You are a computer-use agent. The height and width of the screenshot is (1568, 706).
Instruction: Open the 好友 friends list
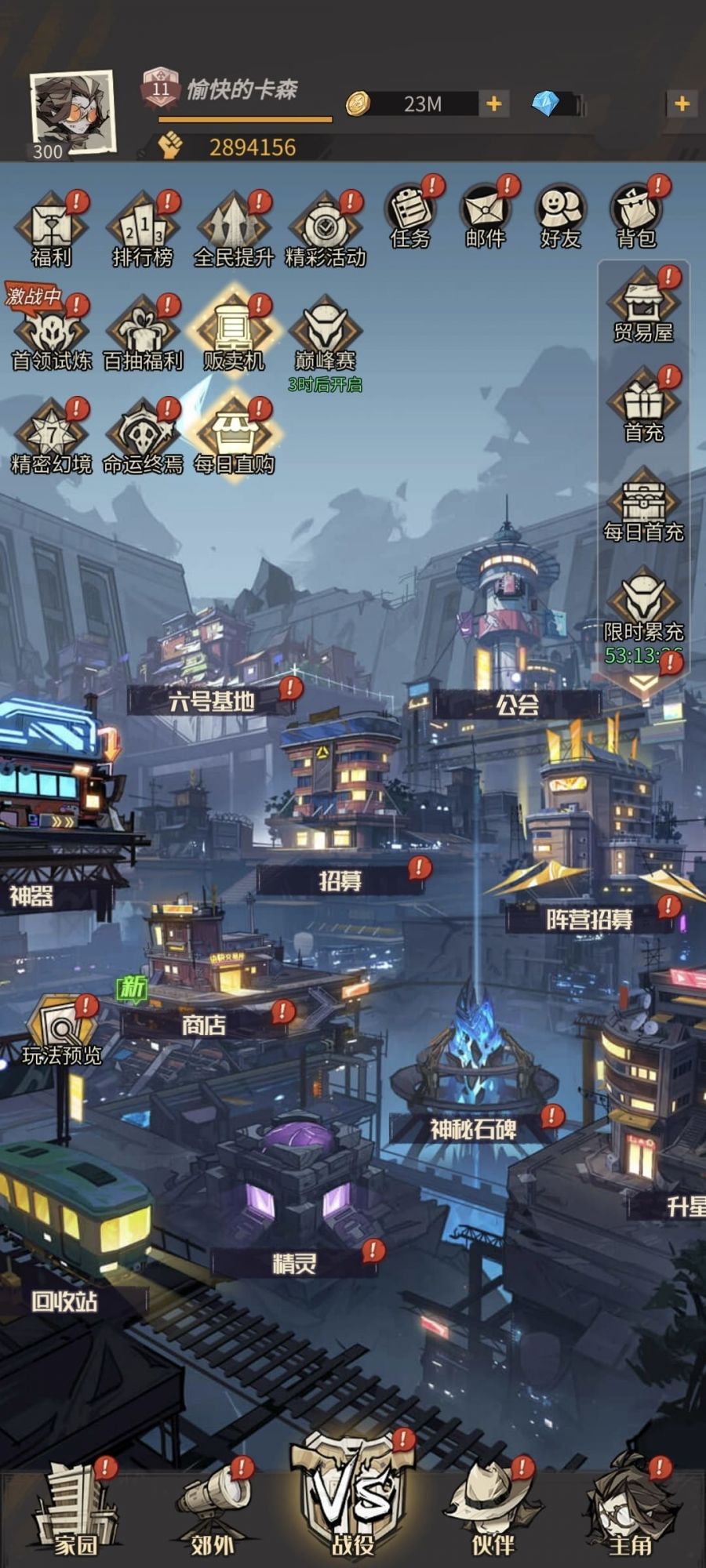(561, 216)
